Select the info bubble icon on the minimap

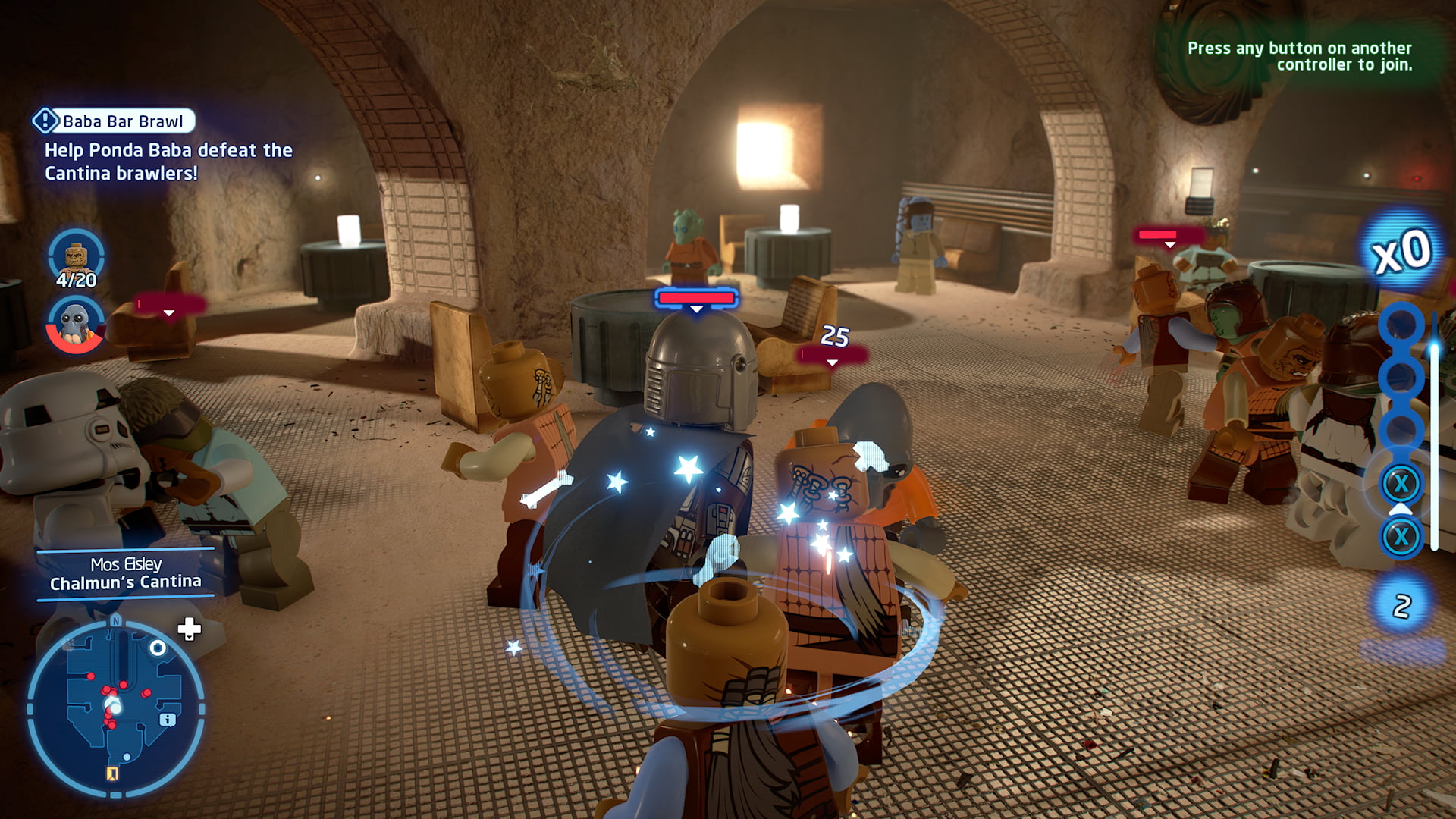[x=168, y=720]
